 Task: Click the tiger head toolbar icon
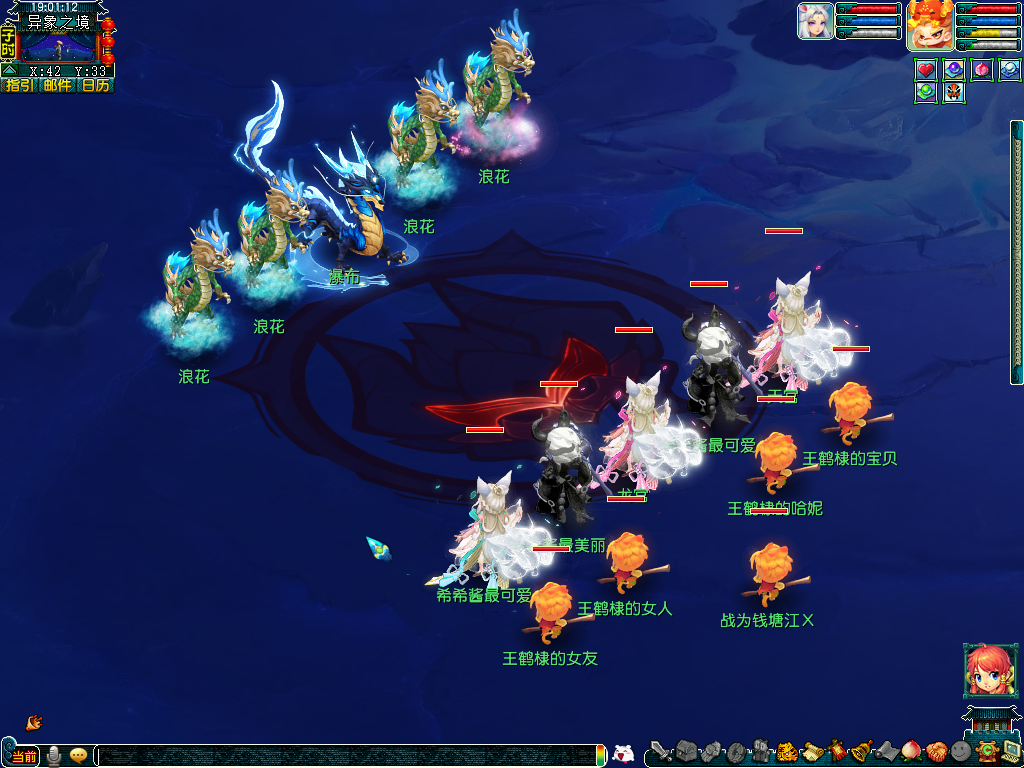[x=785, y=751]
